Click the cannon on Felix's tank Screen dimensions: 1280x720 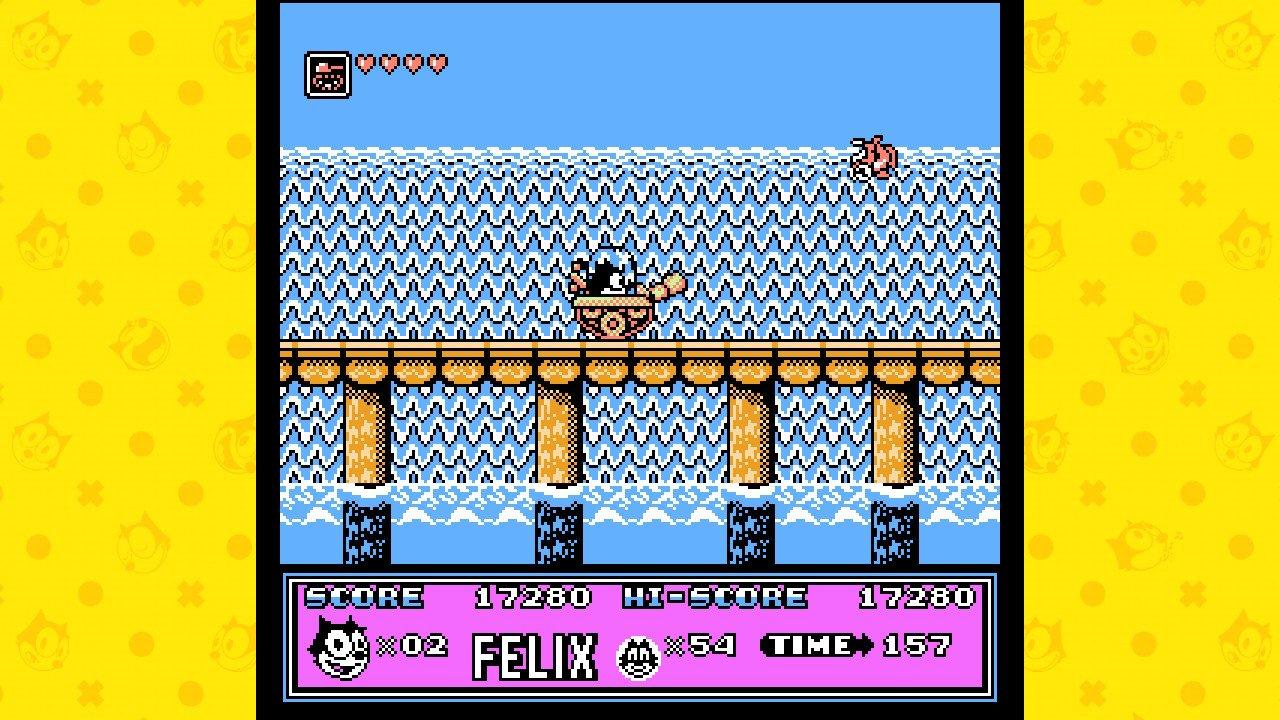coord(668,286)
